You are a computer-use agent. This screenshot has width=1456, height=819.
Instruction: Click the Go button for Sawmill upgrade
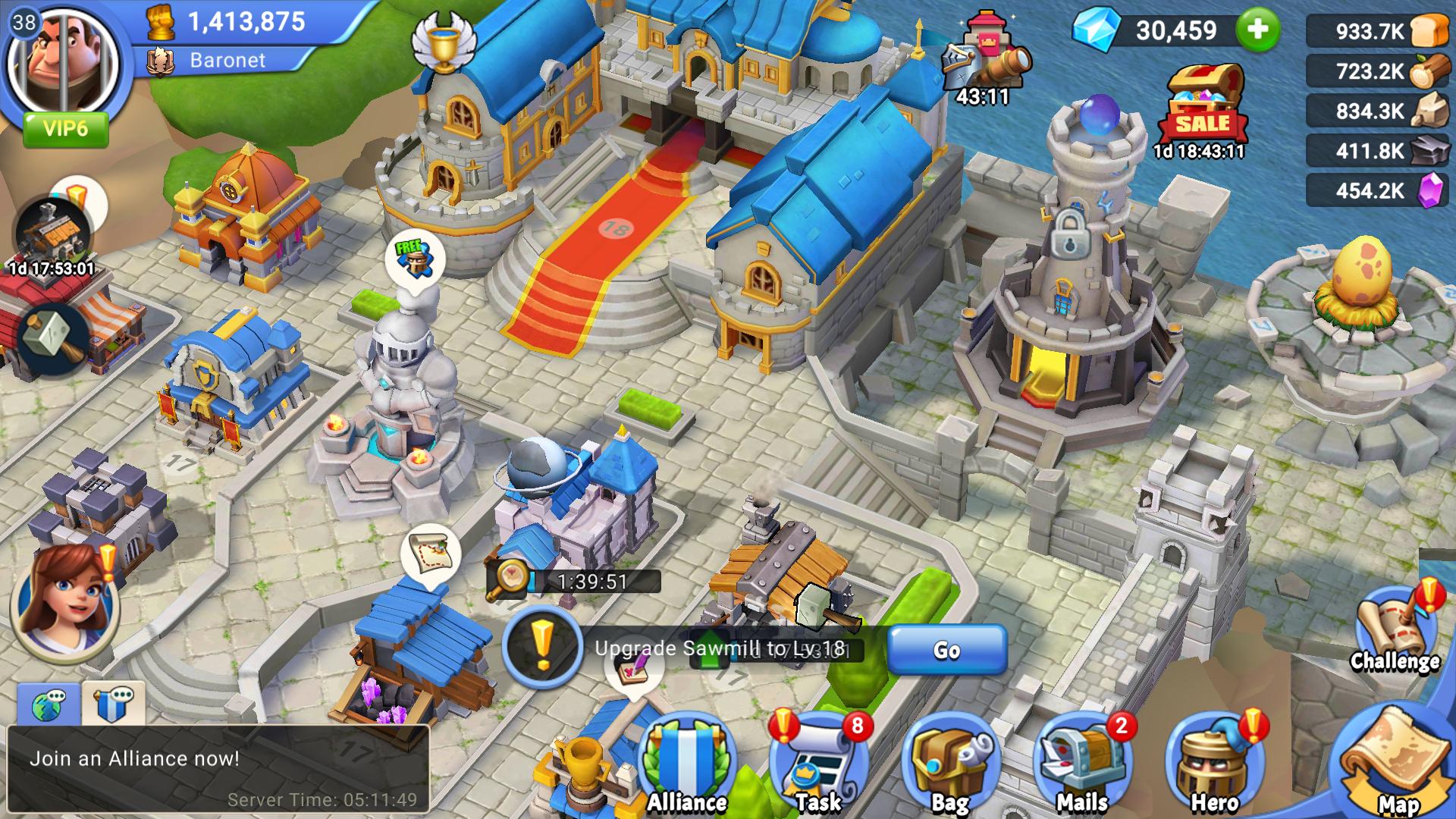[x=946, y=650]
